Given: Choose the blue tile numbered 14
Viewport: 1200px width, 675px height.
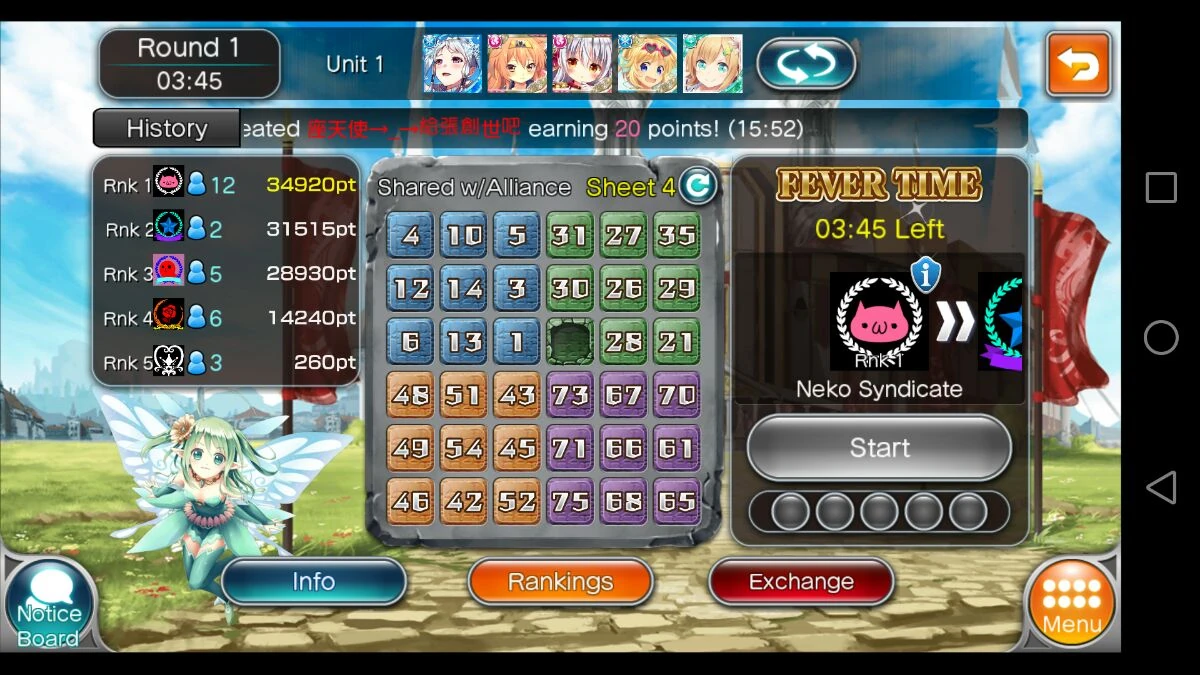Looking at the screenshot, I should [x=464, y=290].
